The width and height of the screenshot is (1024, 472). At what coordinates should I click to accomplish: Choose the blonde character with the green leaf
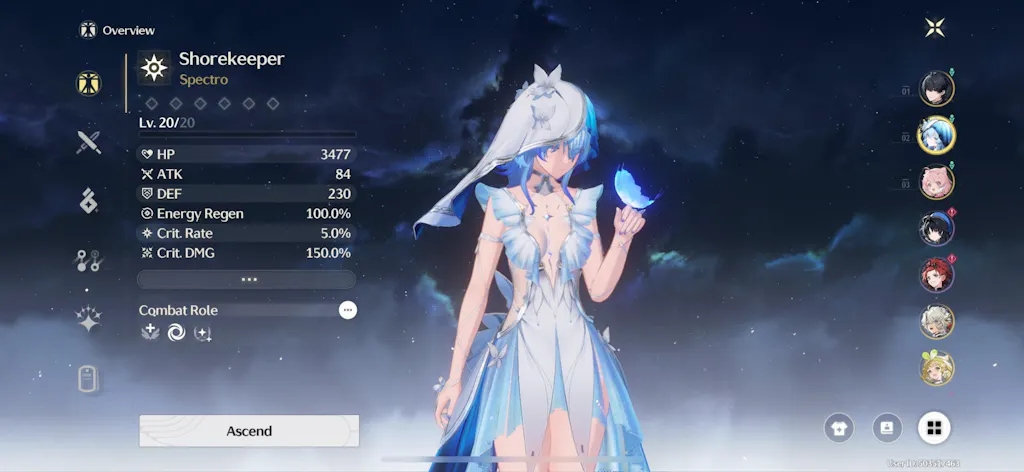coord(937,367)
